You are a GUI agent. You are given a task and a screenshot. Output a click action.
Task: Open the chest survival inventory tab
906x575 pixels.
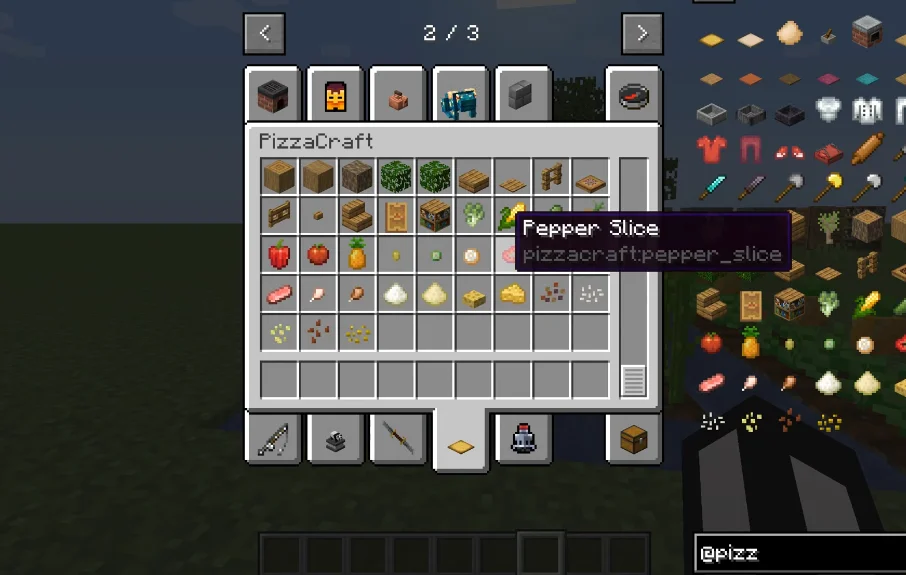point(634,438)
